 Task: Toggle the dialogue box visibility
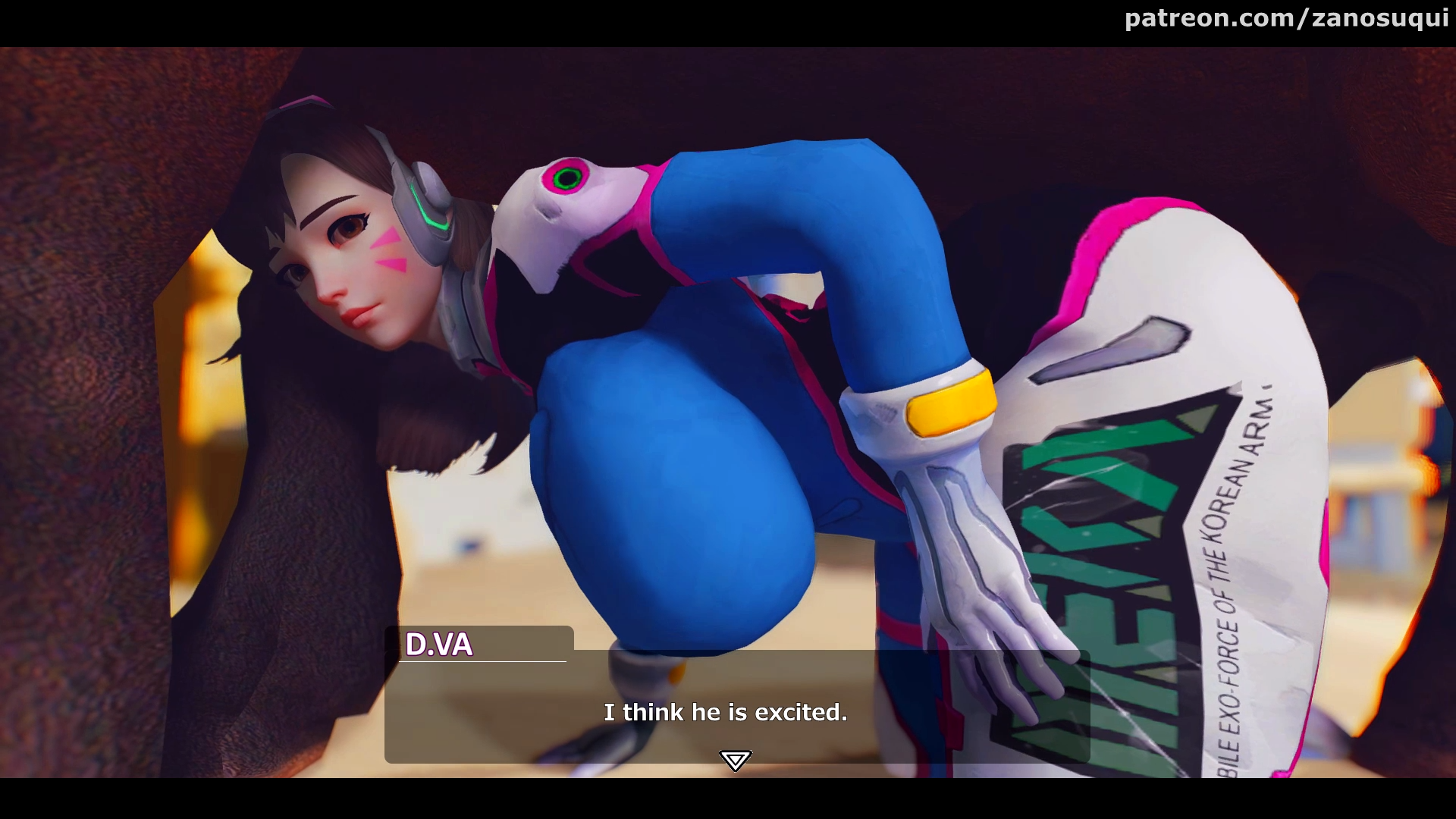coord(736,705)
